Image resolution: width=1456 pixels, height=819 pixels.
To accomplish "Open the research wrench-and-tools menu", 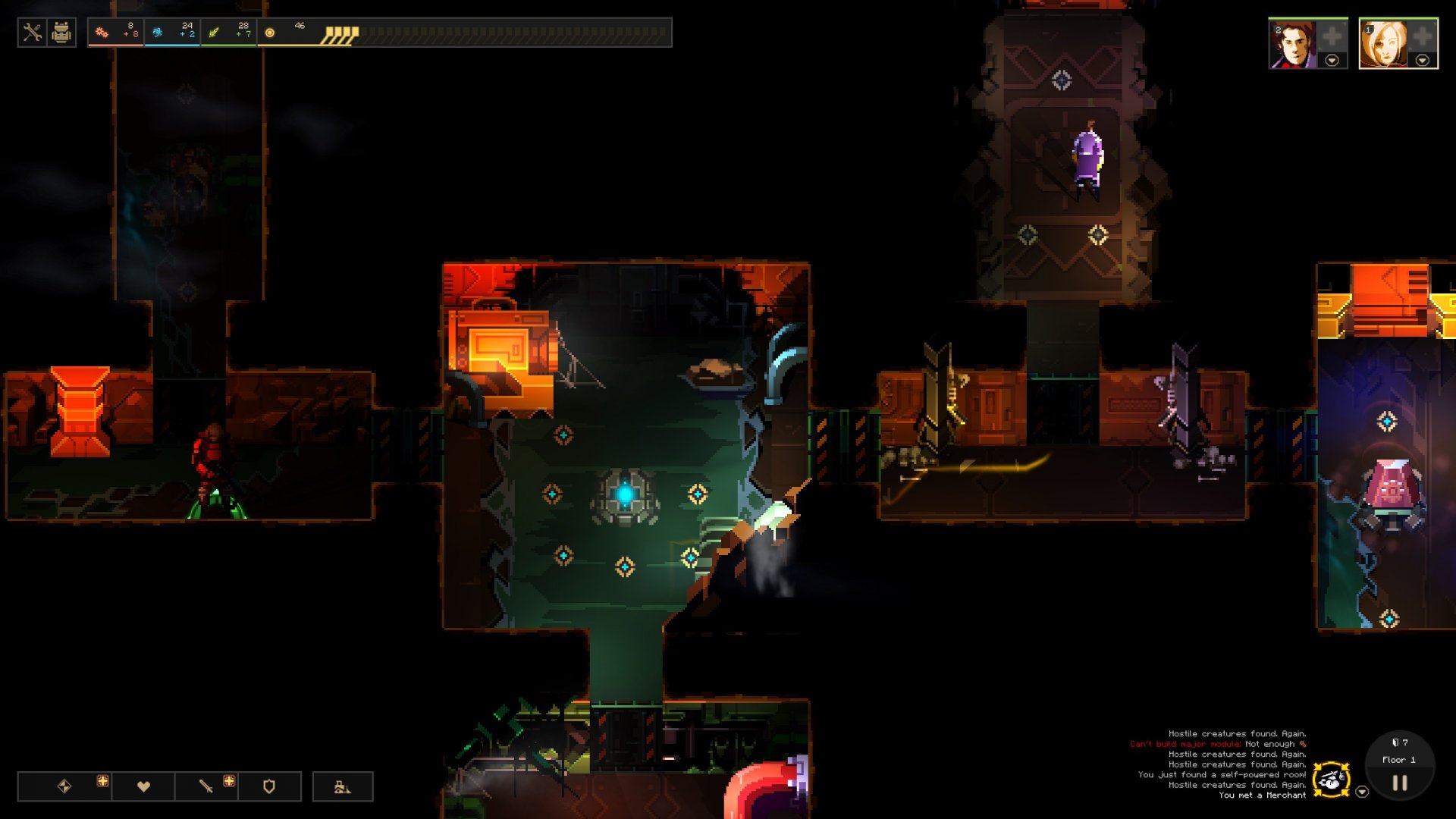I will [x=32, y=33].
